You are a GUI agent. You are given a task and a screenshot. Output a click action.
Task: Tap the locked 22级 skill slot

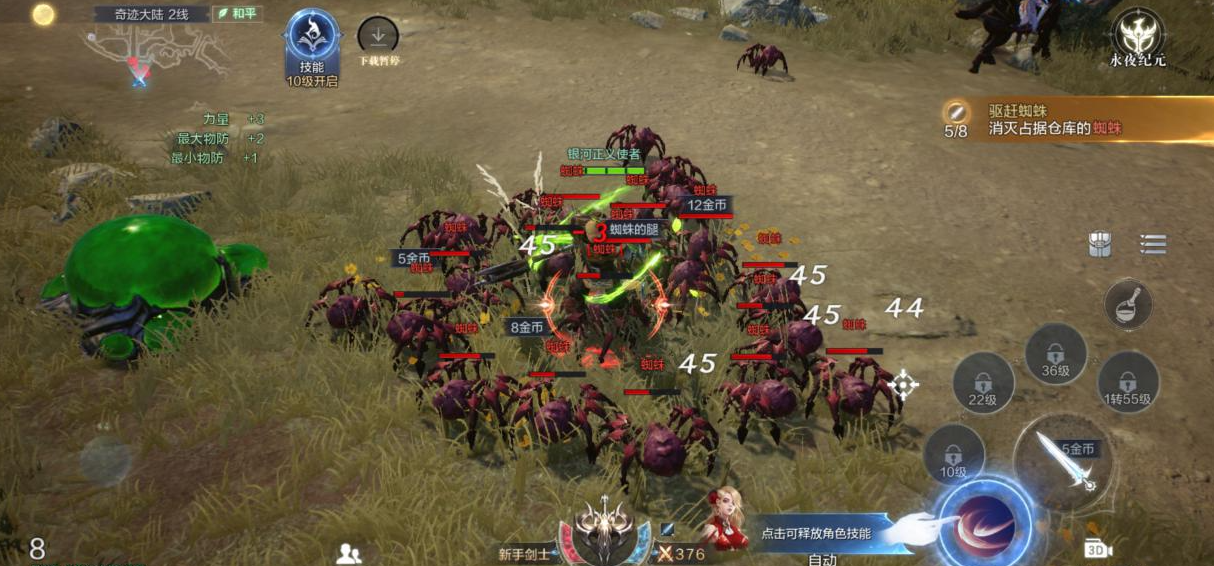982,383
